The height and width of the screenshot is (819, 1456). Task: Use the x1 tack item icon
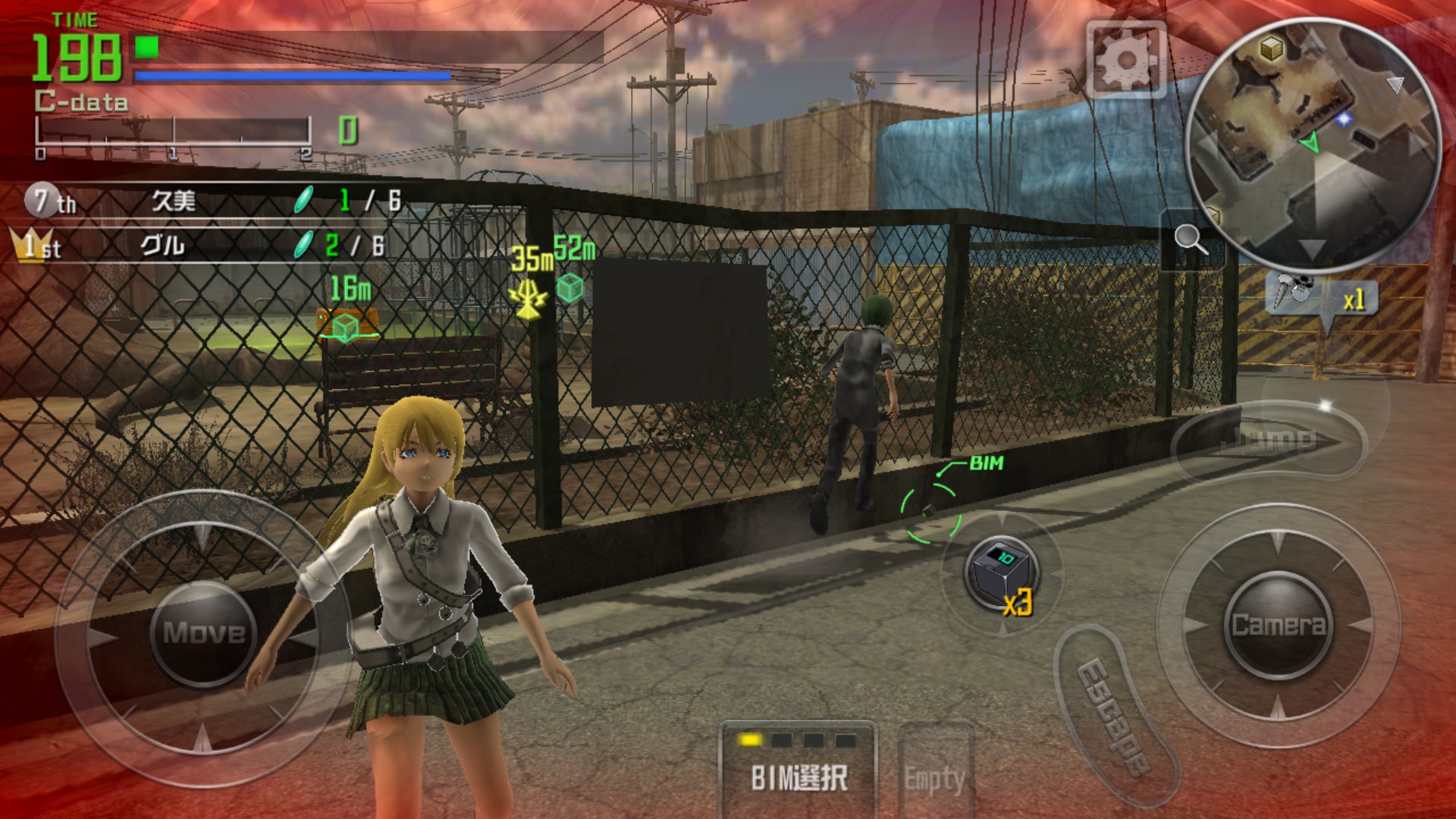[1321, 298]
